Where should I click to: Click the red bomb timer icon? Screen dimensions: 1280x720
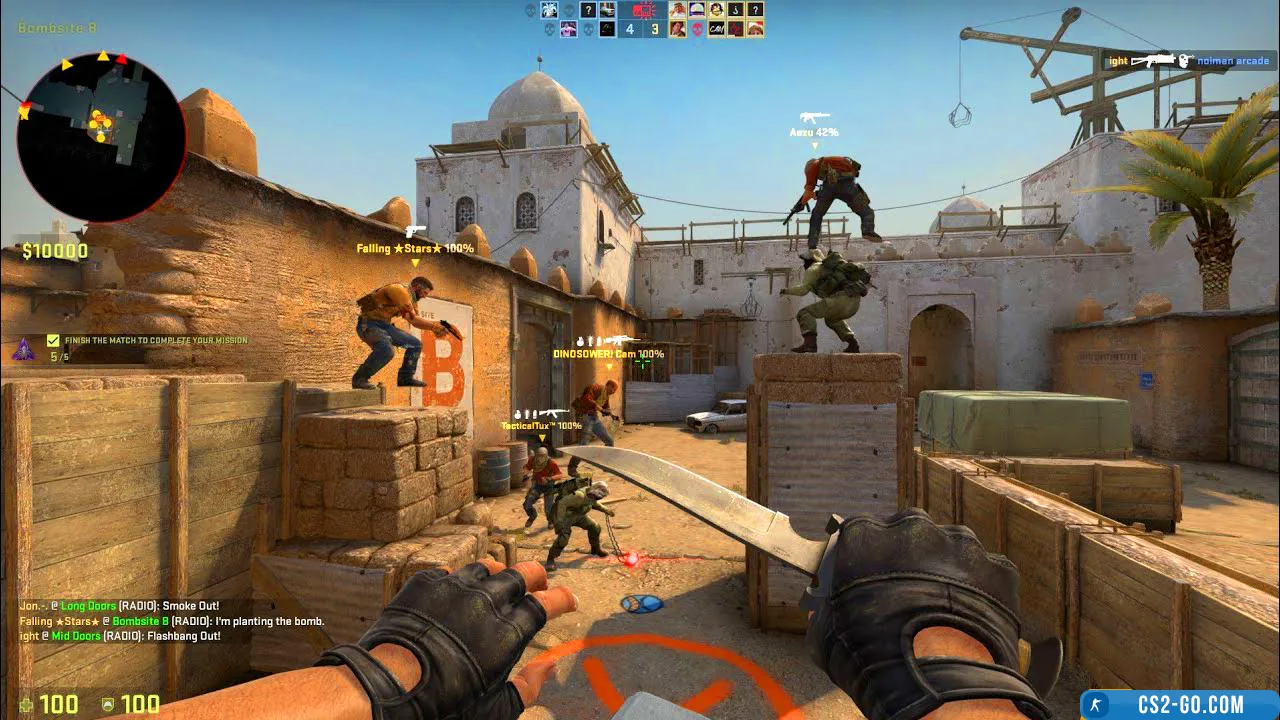click(x=643, y=10)
